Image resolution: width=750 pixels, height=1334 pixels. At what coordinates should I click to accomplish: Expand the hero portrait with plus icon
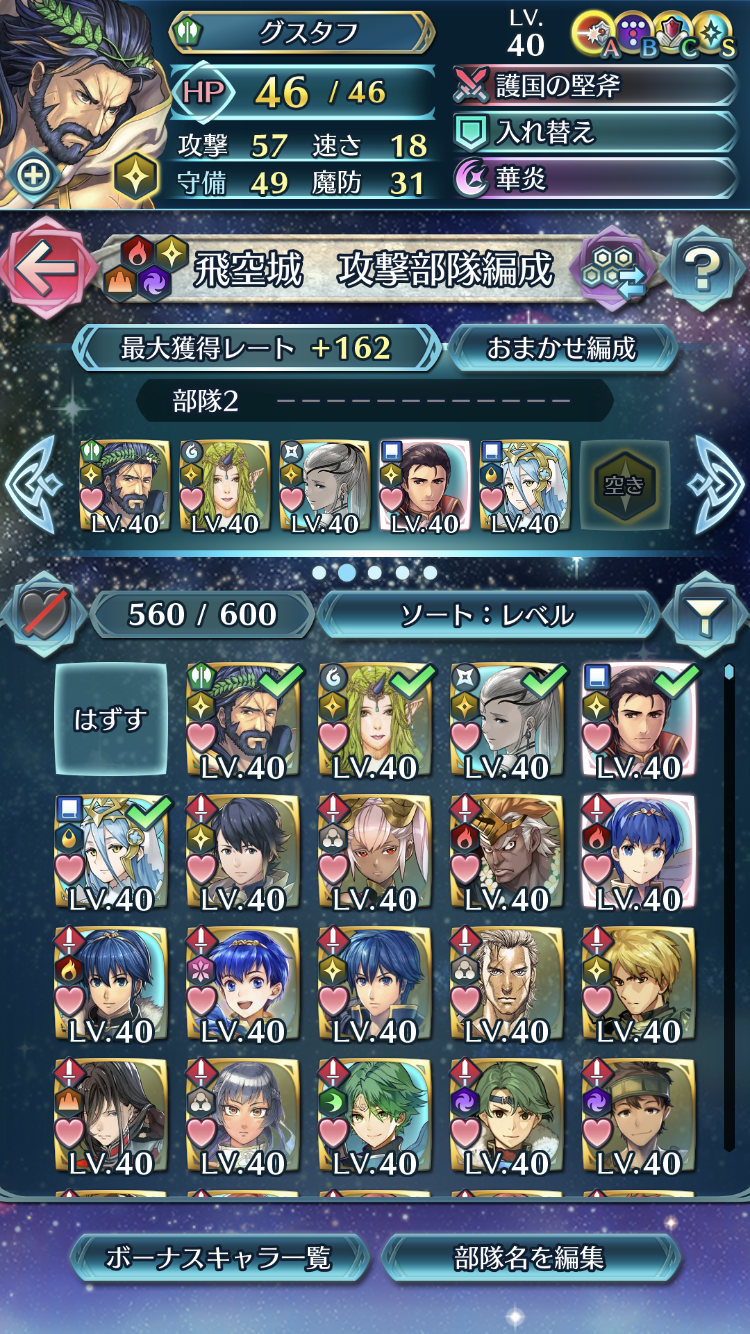(x=35, y=177)
